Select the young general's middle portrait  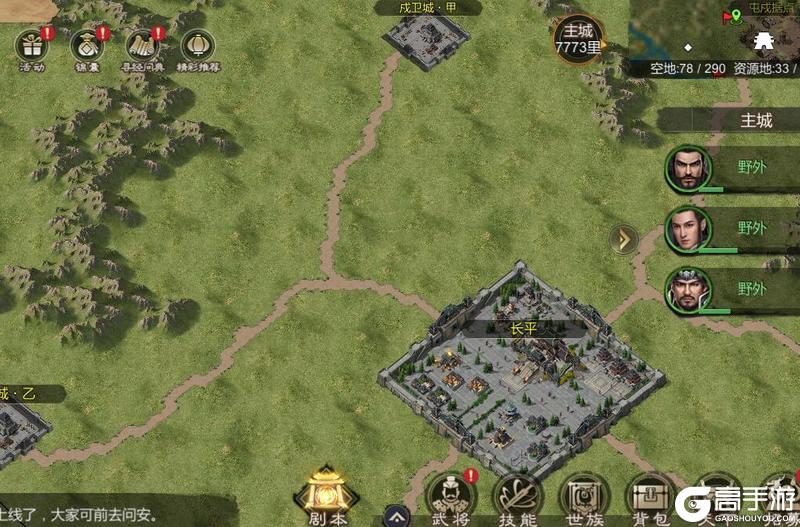coord(688,229)
